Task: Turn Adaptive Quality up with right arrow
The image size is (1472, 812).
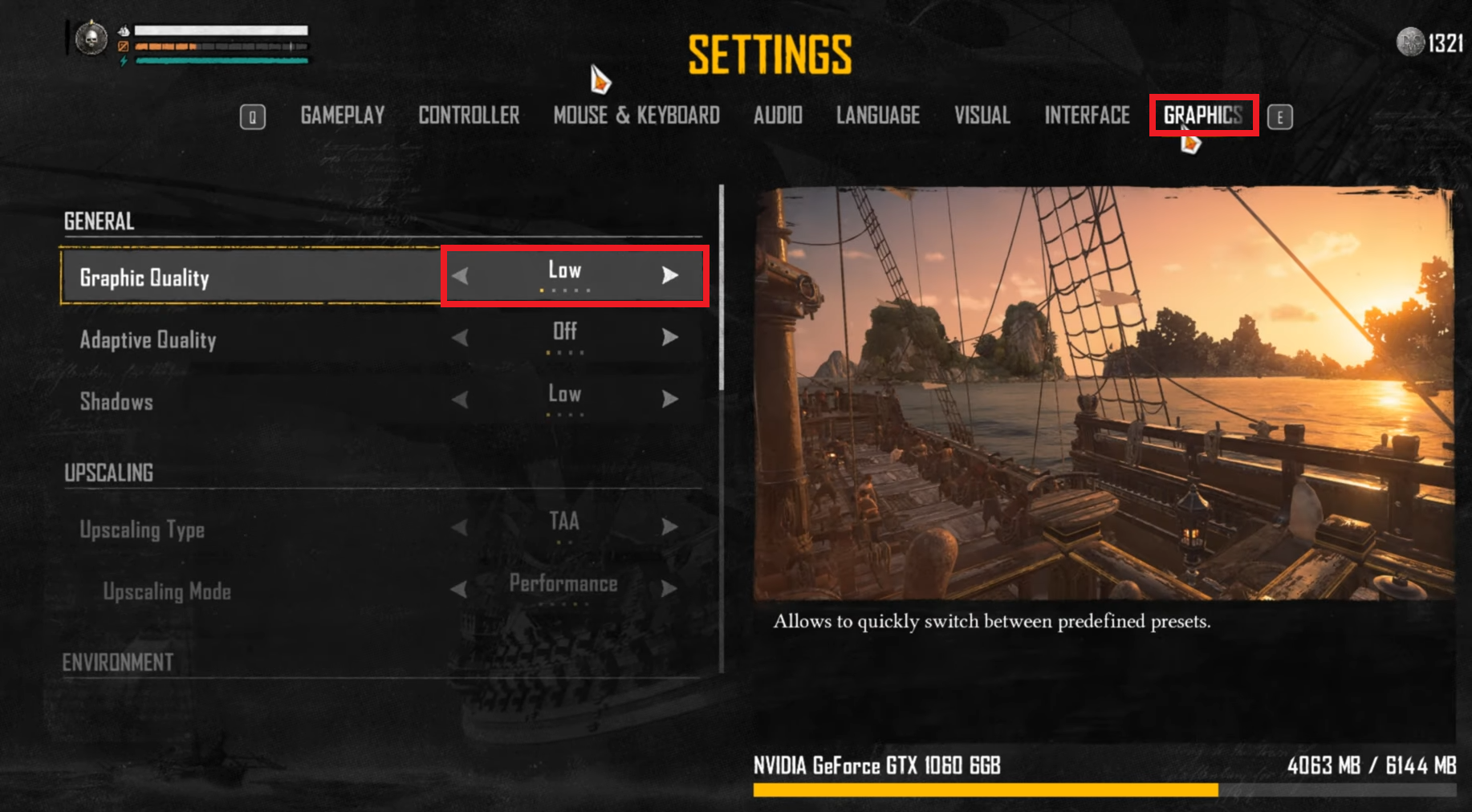Action: (x=670, y=337)
